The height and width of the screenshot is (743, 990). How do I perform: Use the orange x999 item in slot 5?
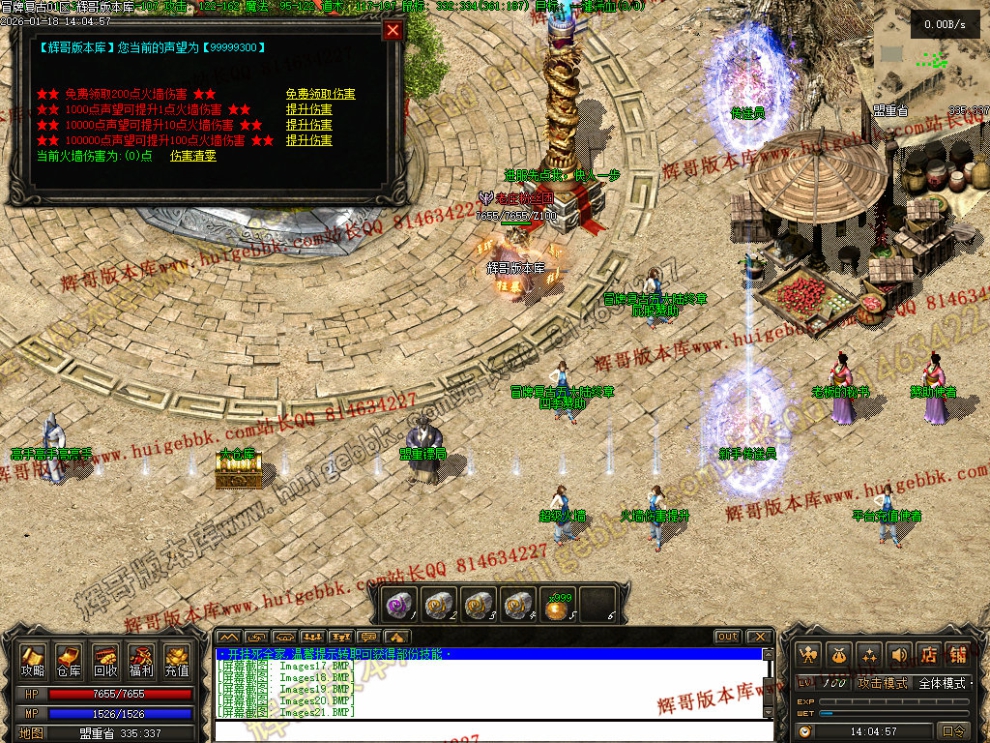[560, 604]
